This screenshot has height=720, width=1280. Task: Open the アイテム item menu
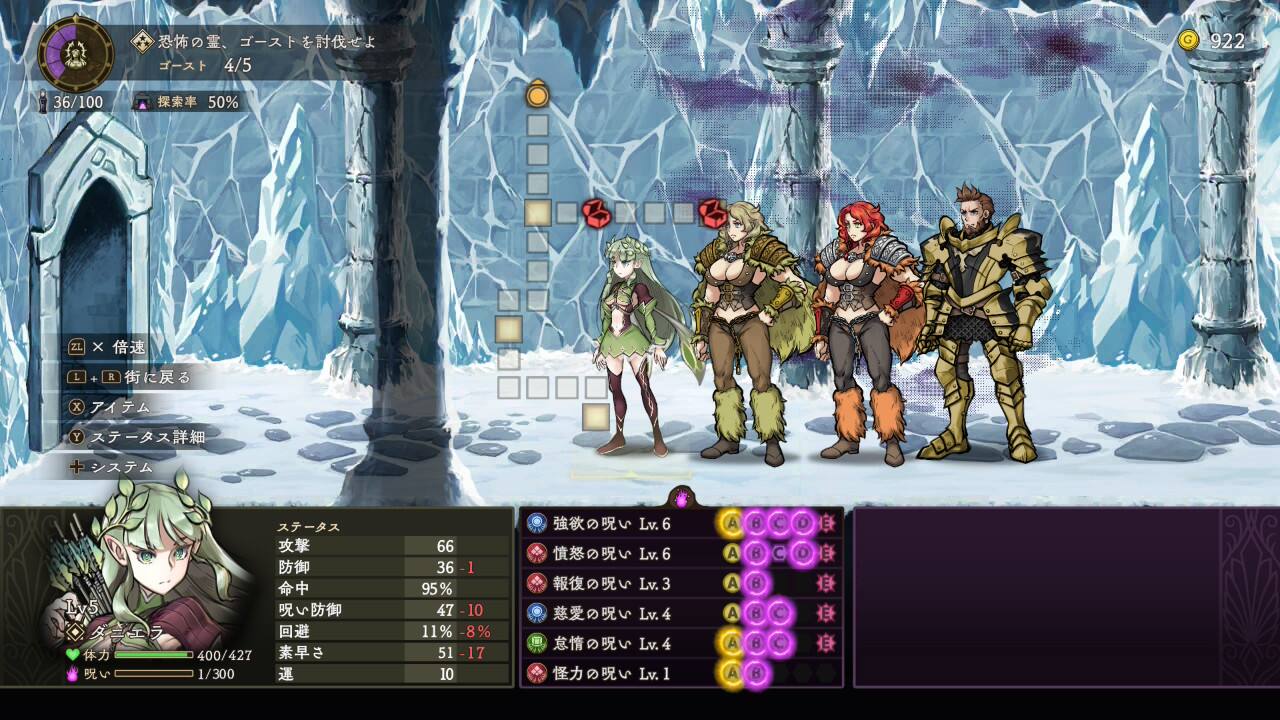point(119,407)
